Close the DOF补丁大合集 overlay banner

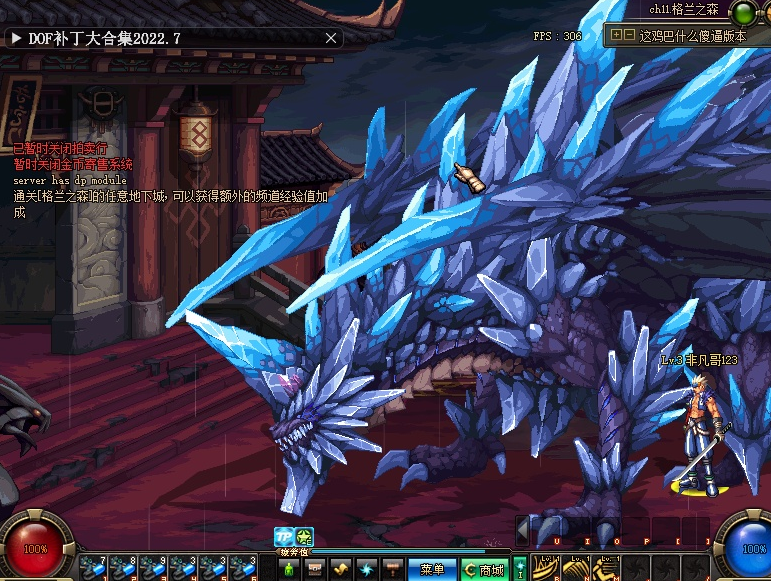[x=332, y=38]
